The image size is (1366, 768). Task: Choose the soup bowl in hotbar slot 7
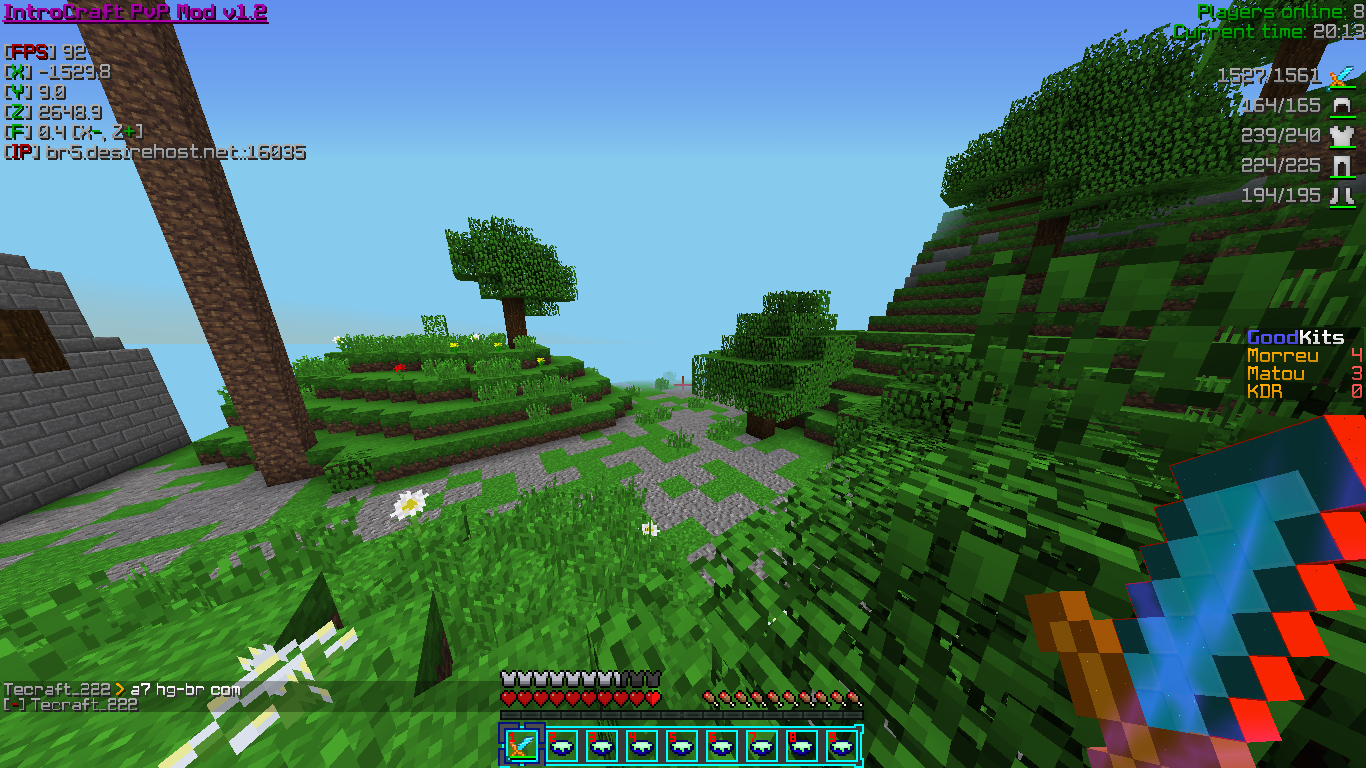pyautogui.click(x=761, y=745)
